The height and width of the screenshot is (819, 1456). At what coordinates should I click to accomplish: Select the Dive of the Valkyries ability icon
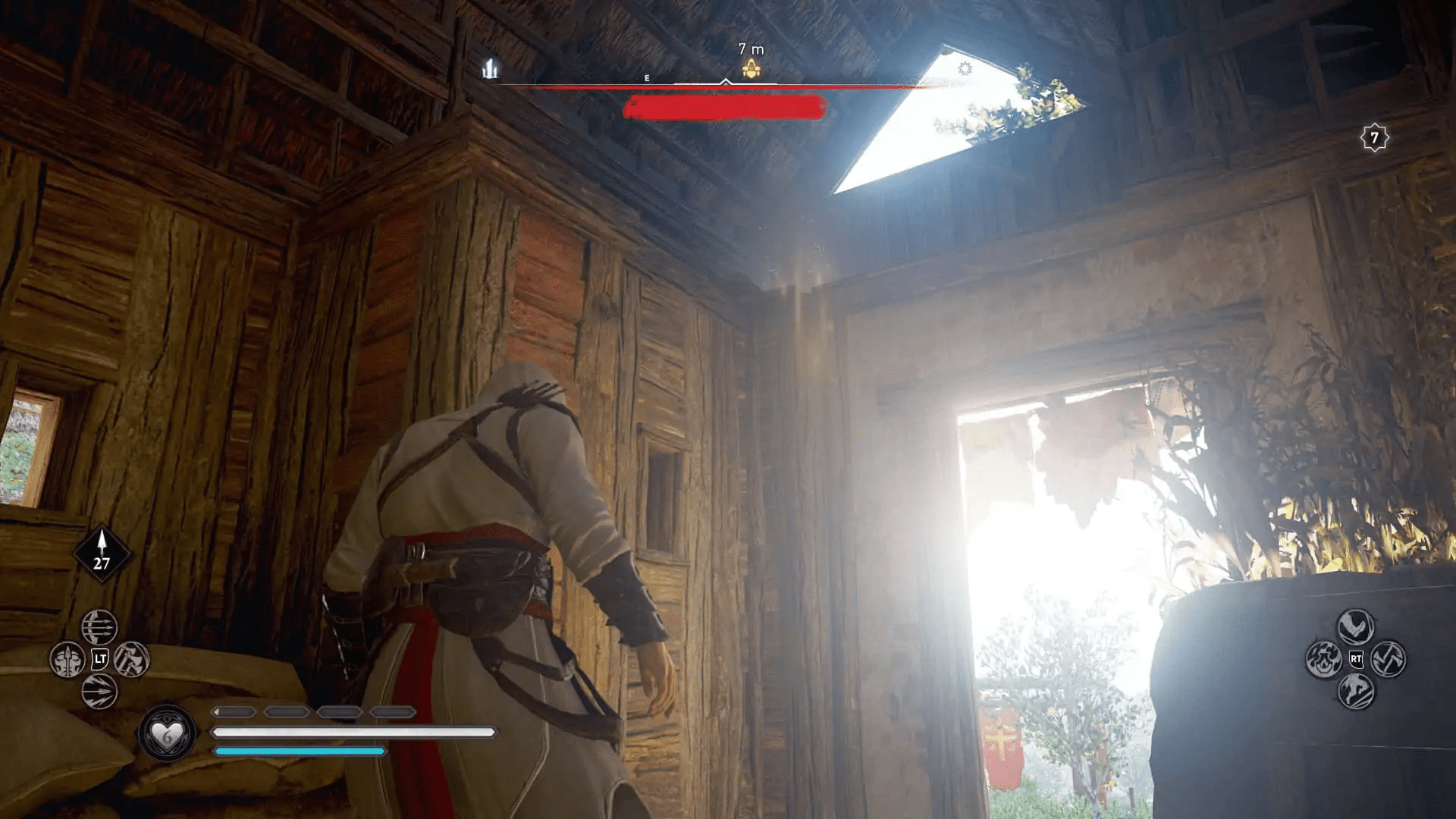point(1355,626)
